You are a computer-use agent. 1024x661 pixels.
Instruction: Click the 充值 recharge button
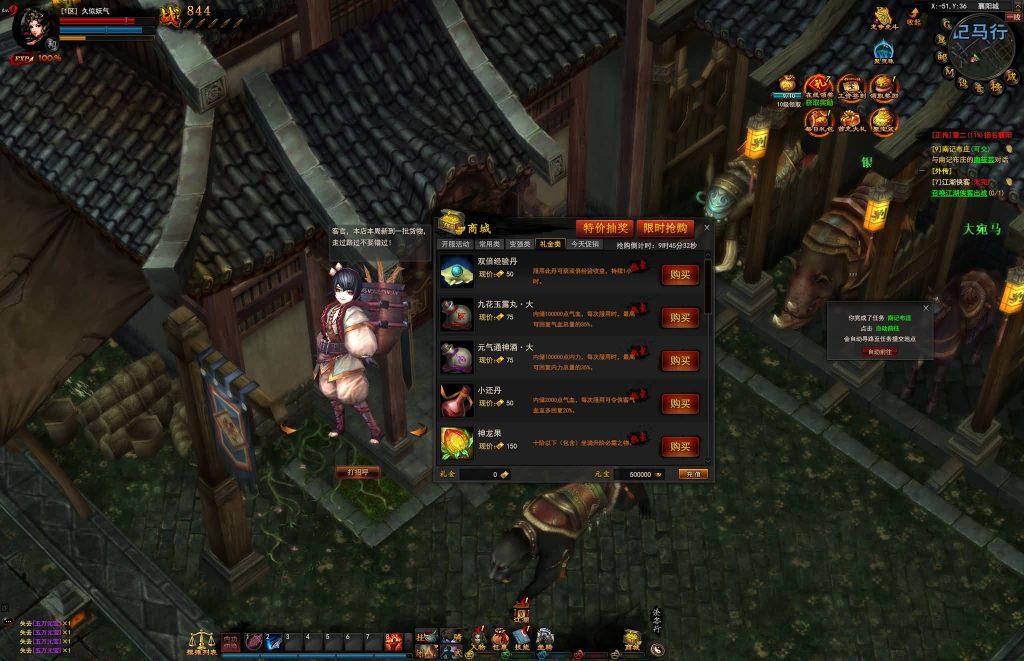692,474
